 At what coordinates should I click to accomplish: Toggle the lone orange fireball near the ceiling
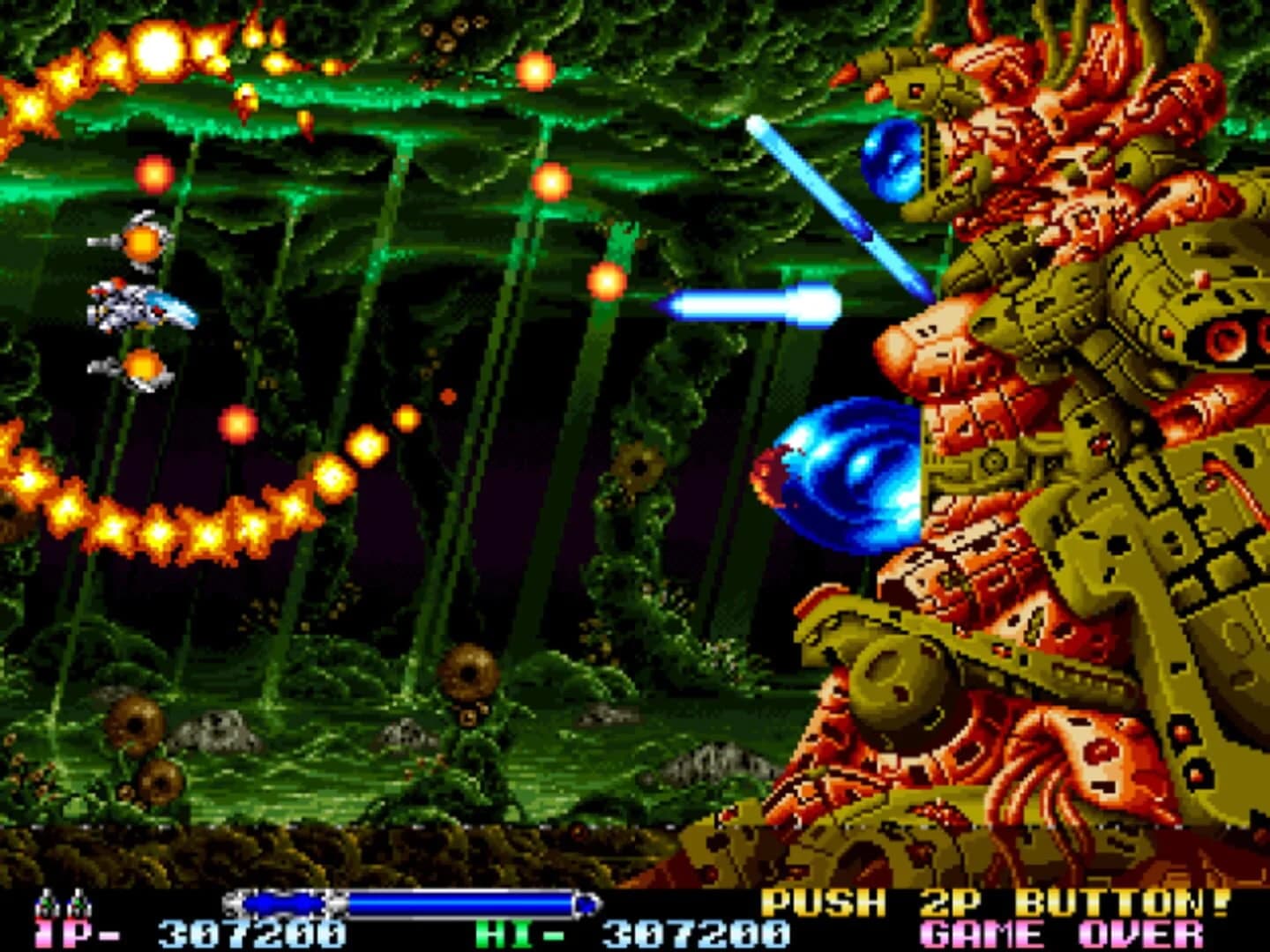click(x=536, y=71)
